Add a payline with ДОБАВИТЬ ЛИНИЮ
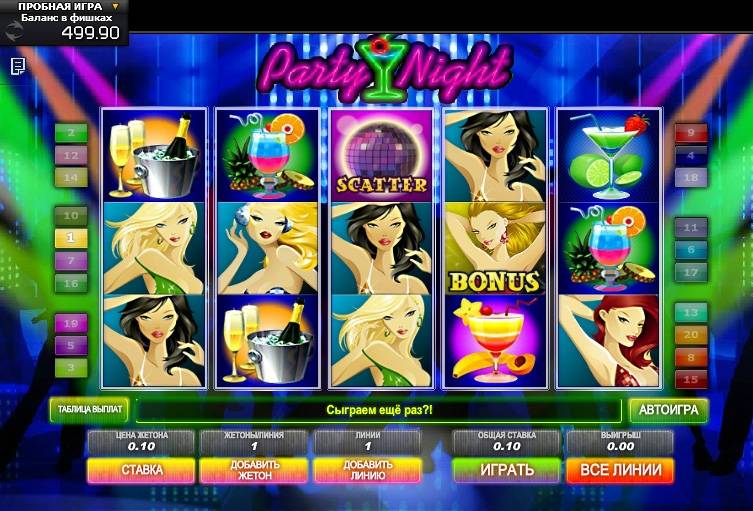The width and height of the screenshot is (753, 511). 367,470
